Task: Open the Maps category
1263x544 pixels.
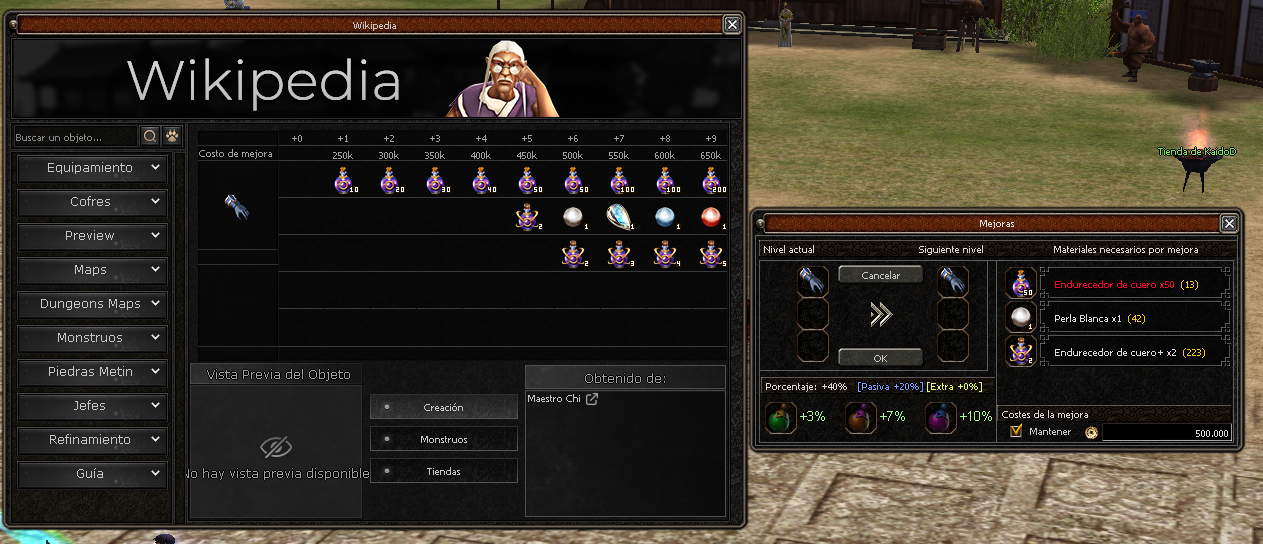Action: 90,270
